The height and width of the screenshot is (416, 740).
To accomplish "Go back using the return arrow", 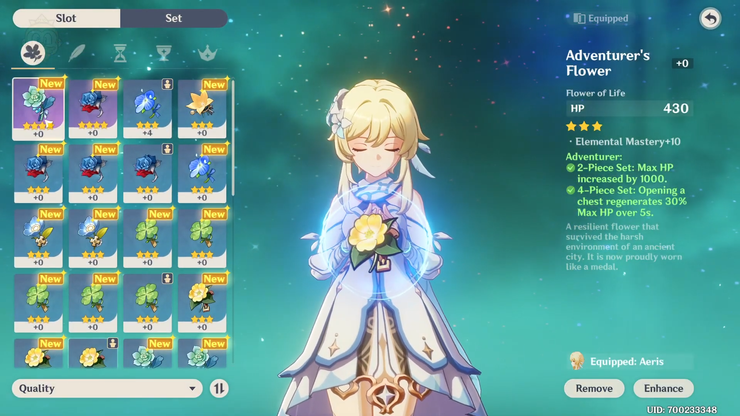I will pyautogui.click(x=709, y=19).
